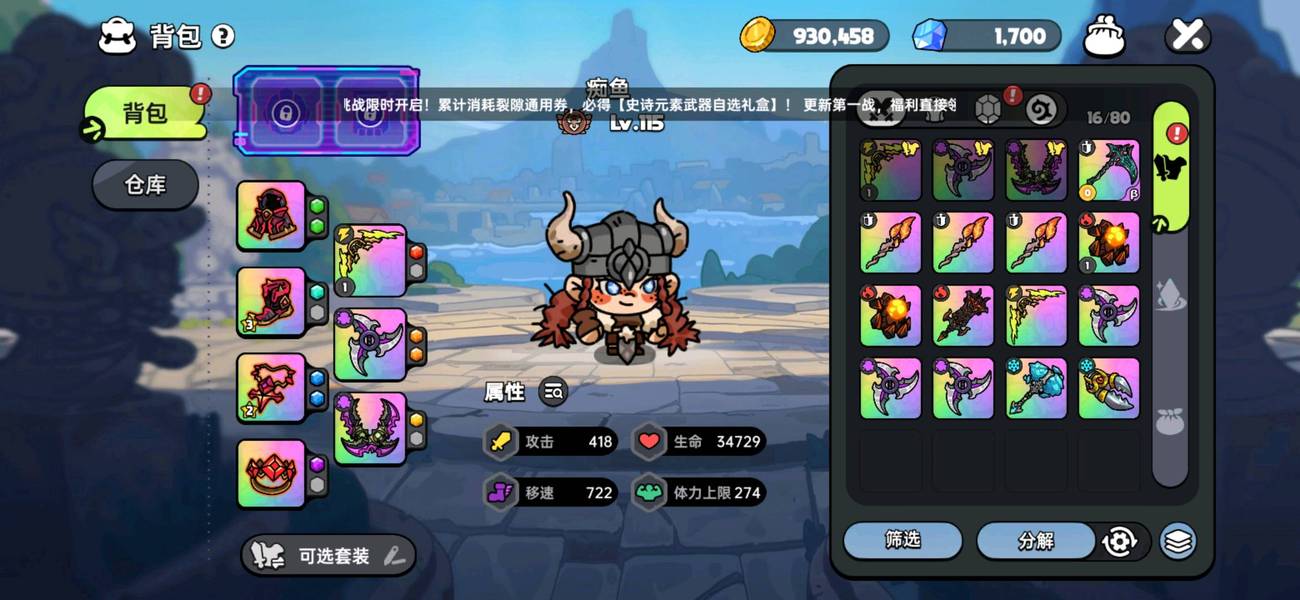Image resolution: width=1300 pixels, height=600 pixels.
Task: Open the 可选套装 optional set button
Action: point(329,556)
